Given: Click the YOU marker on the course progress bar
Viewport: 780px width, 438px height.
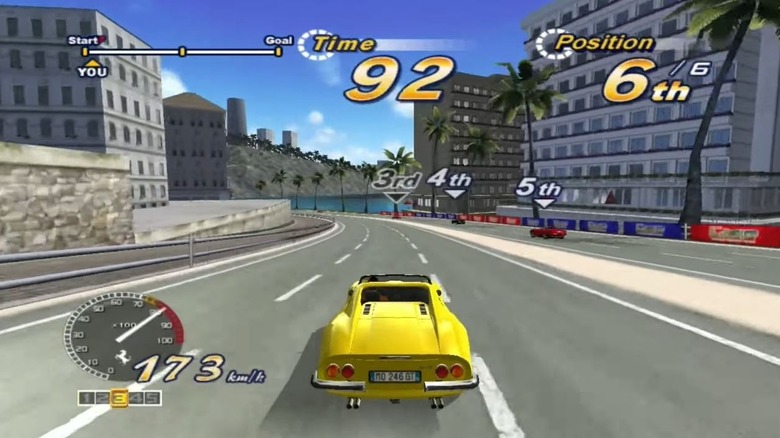Looking at the screenshot, I should [91, 68].
